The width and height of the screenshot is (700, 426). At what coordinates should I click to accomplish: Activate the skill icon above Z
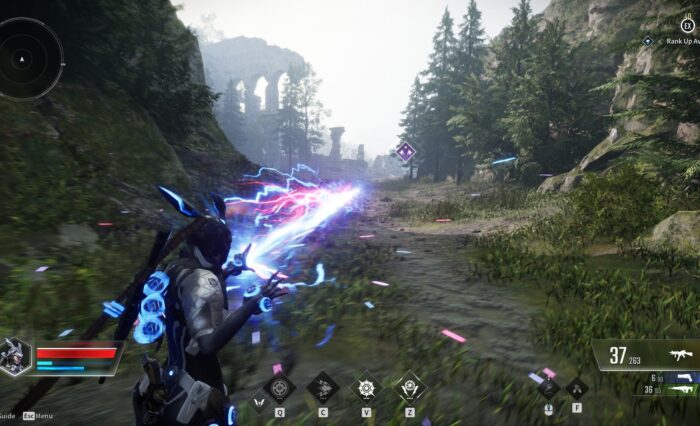click(x=411, y=386)
